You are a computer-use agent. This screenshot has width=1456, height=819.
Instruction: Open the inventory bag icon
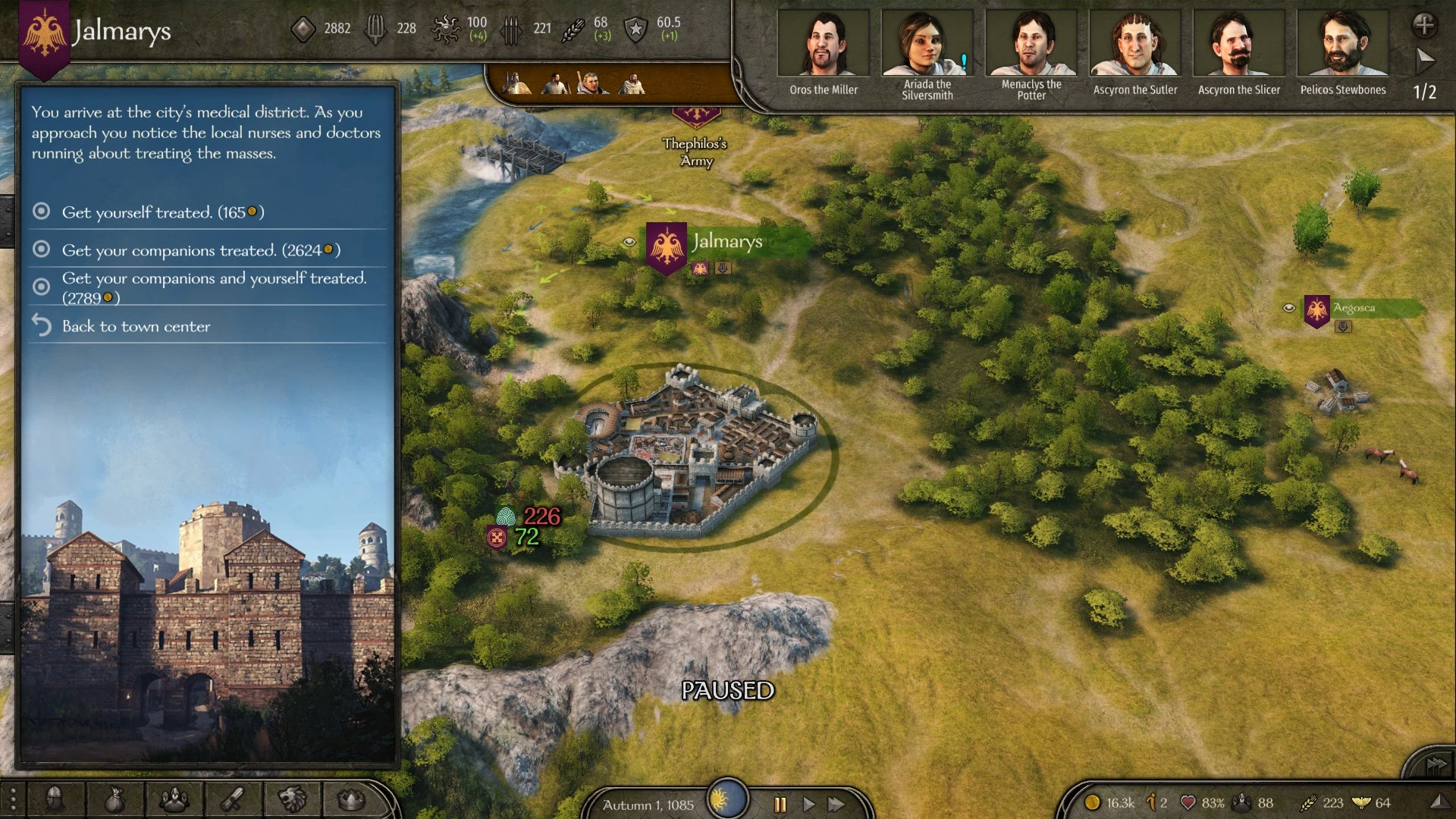click(x=114, y=799)
